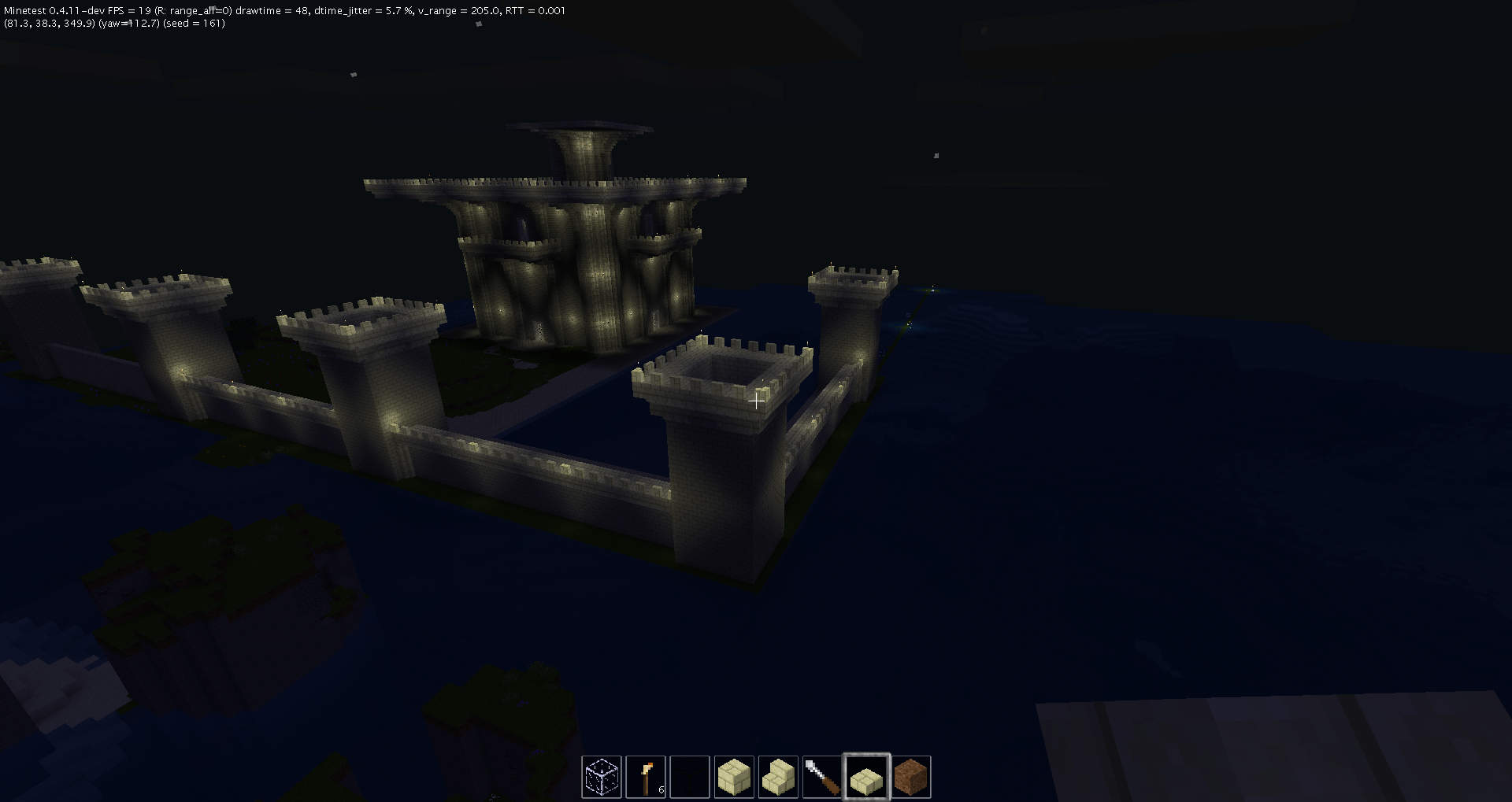Select the glass block in the hotbar
The image size is (1512, 802).
click(x=602, y=777)
